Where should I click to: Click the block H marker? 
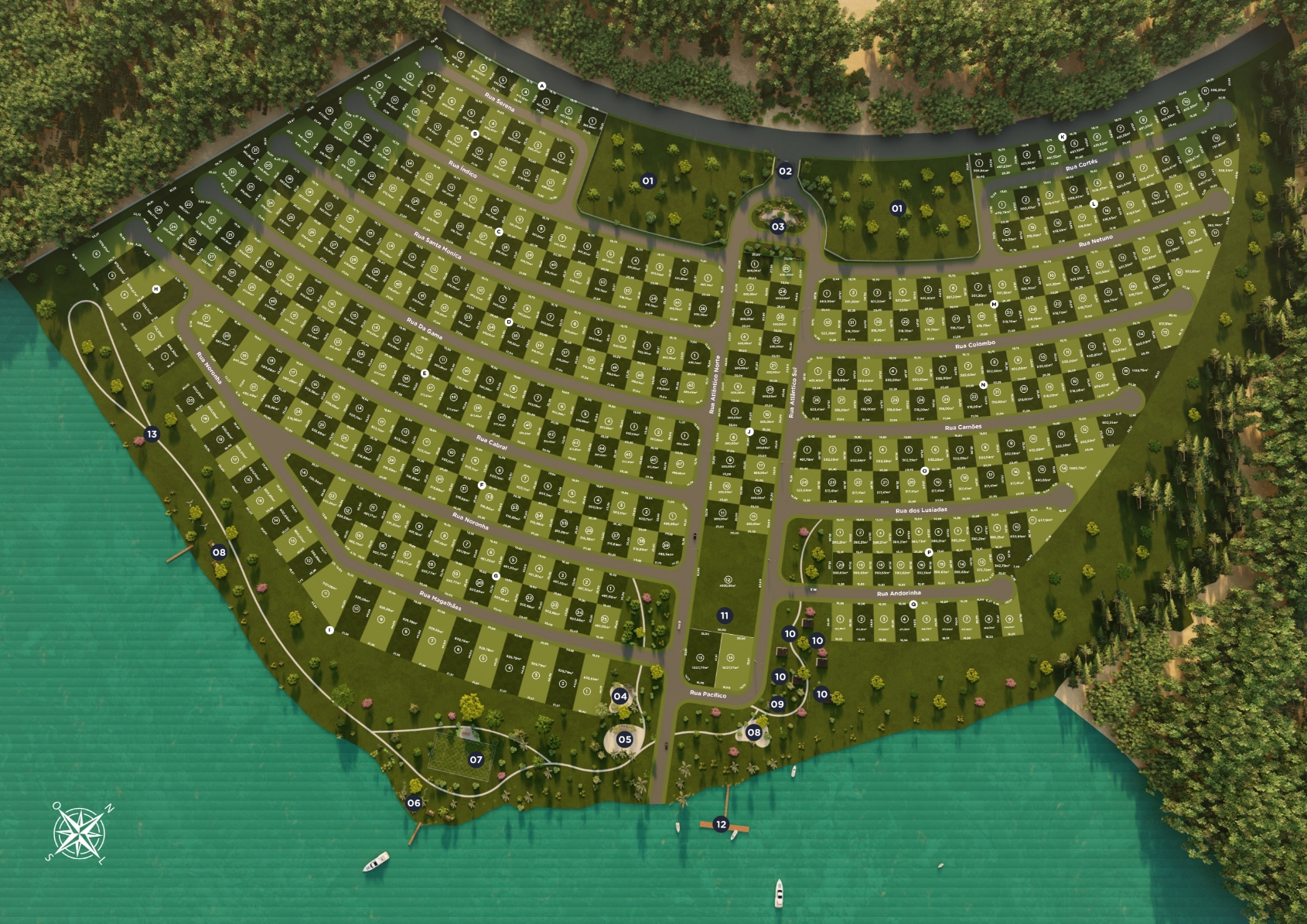tap(156, 289)
